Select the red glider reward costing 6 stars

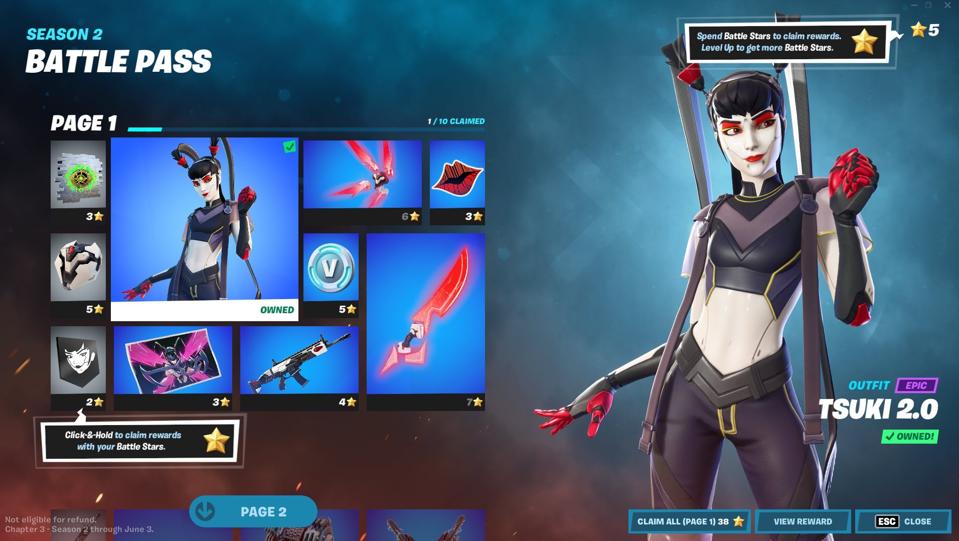362,175
